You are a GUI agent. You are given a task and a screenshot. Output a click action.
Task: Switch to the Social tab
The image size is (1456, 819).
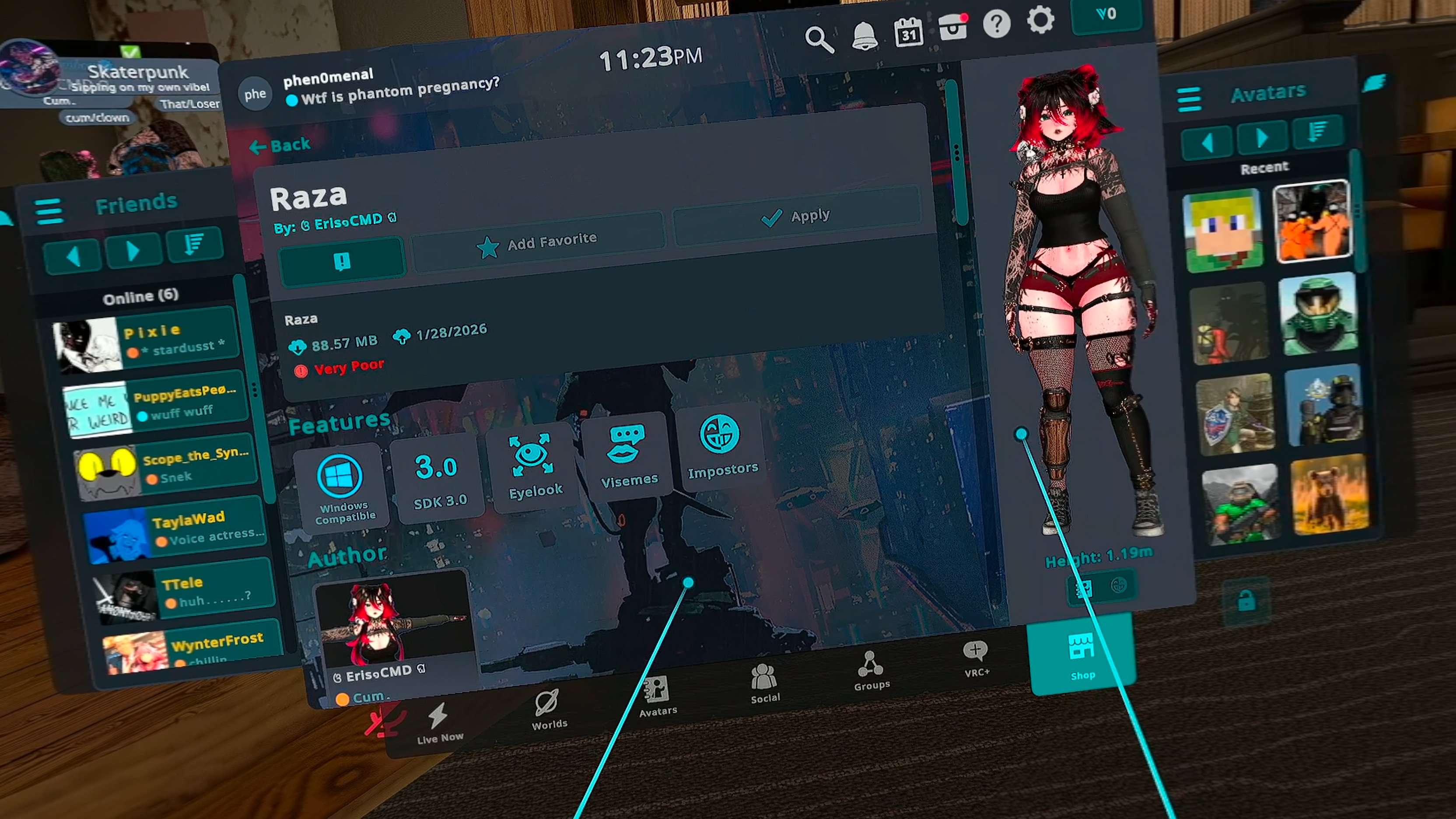(764, 683)
